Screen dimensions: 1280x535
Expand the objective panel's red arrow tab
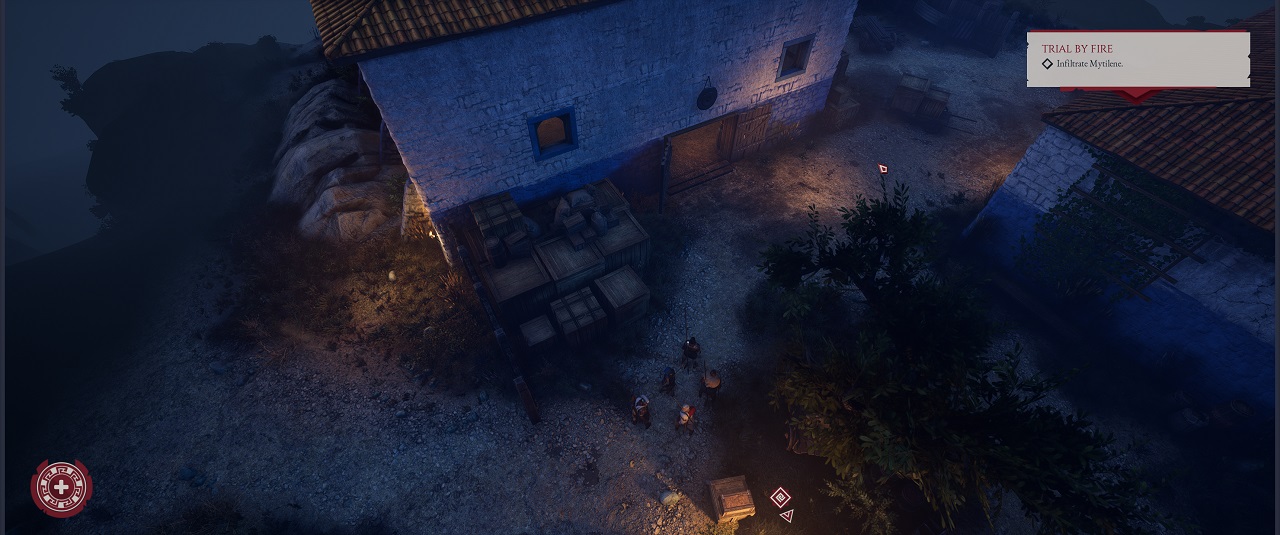(x=1137, y=94)
